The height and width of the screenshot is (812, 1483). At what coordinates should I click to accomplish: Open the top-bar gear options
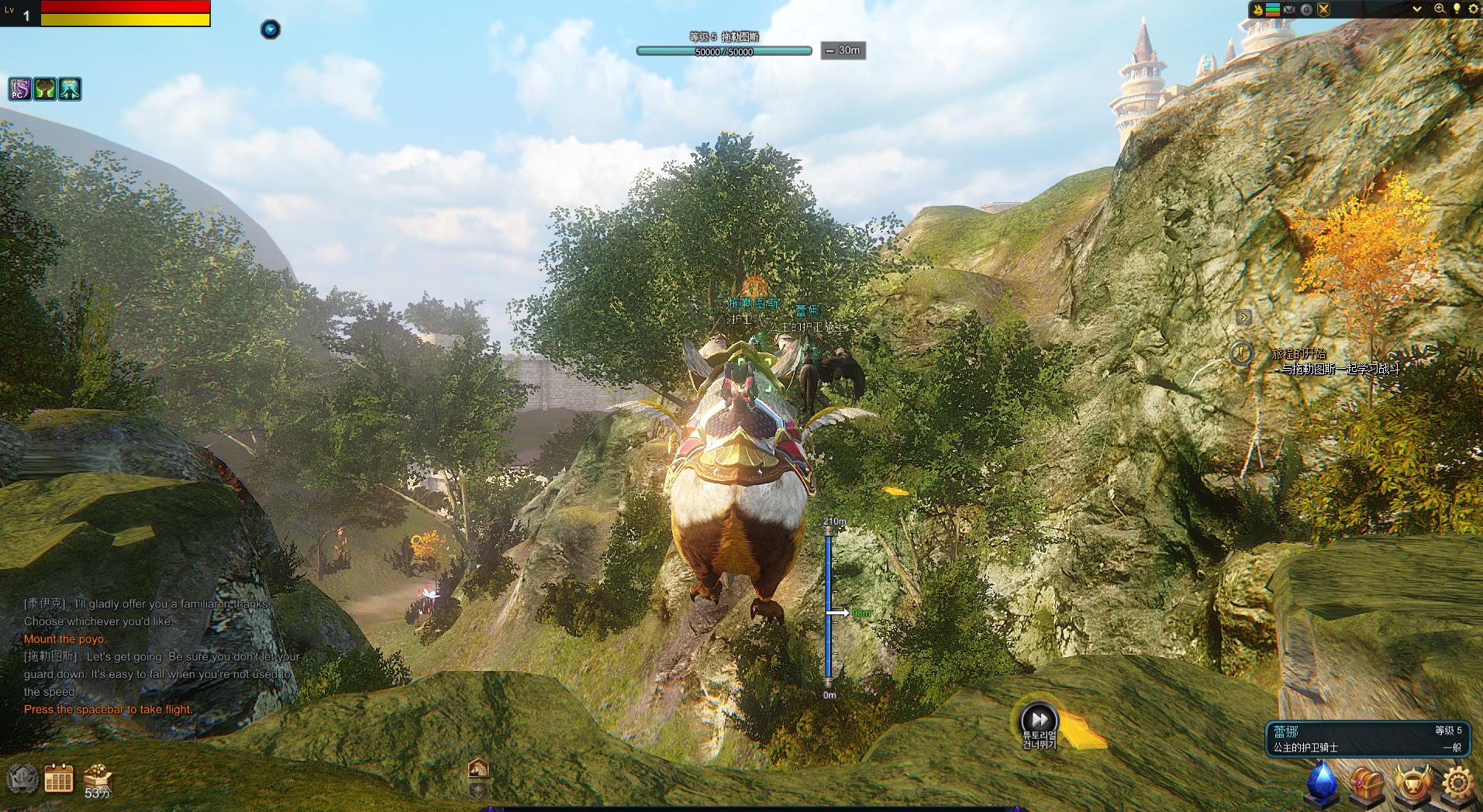pyautogui.click(x=1473, y=9)
